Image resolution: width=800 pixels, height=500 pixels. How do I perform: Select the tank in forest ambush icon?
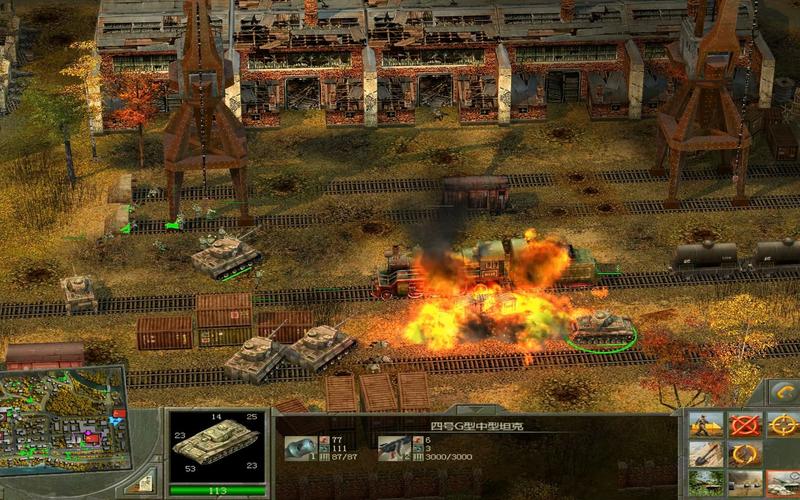click(706, 484)
